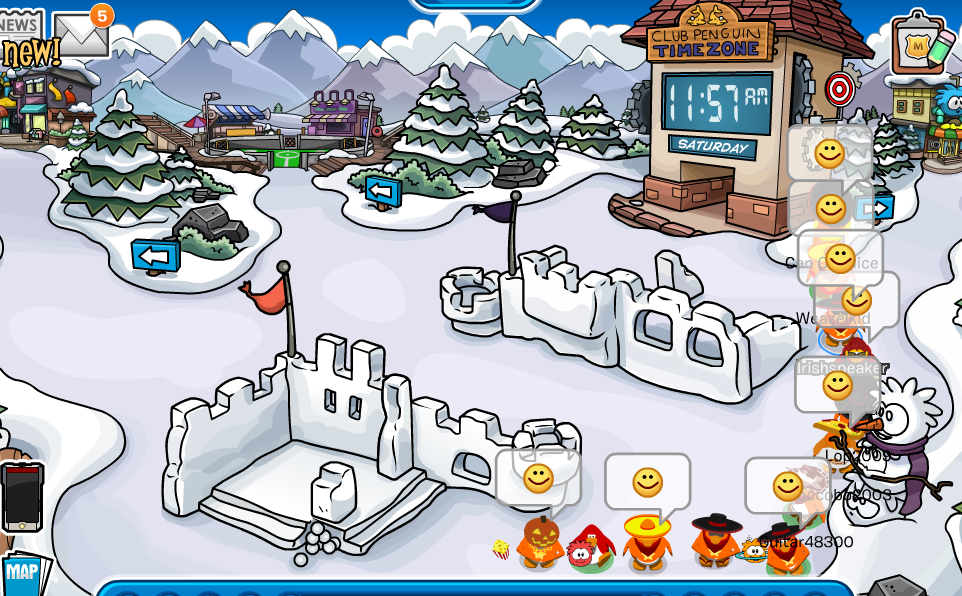
Task: Open the moderator report clipboard
Action: tap(918, 44)
